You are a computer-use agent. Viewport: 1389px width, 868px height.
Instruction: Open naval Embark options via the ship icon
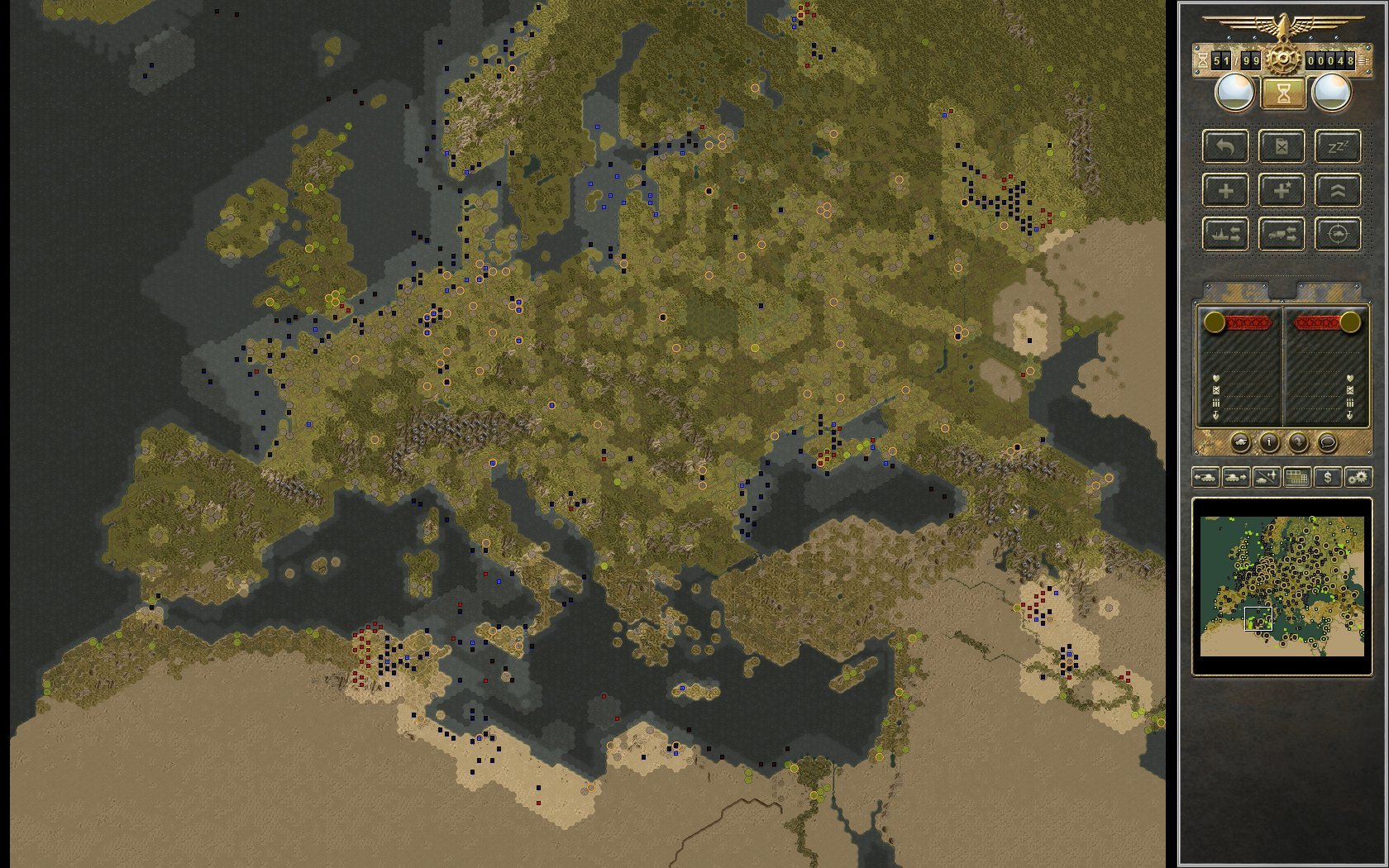click(1227, 233)
